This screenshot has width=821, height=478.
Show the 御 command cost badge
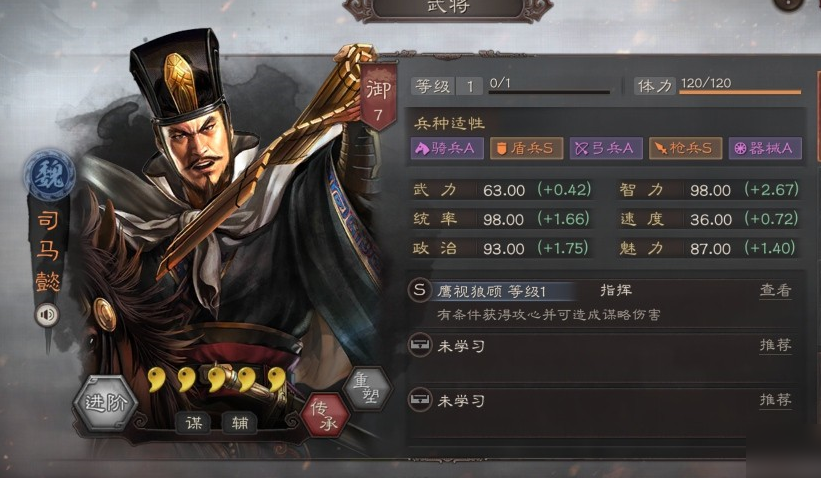click(x=379, y=97)
